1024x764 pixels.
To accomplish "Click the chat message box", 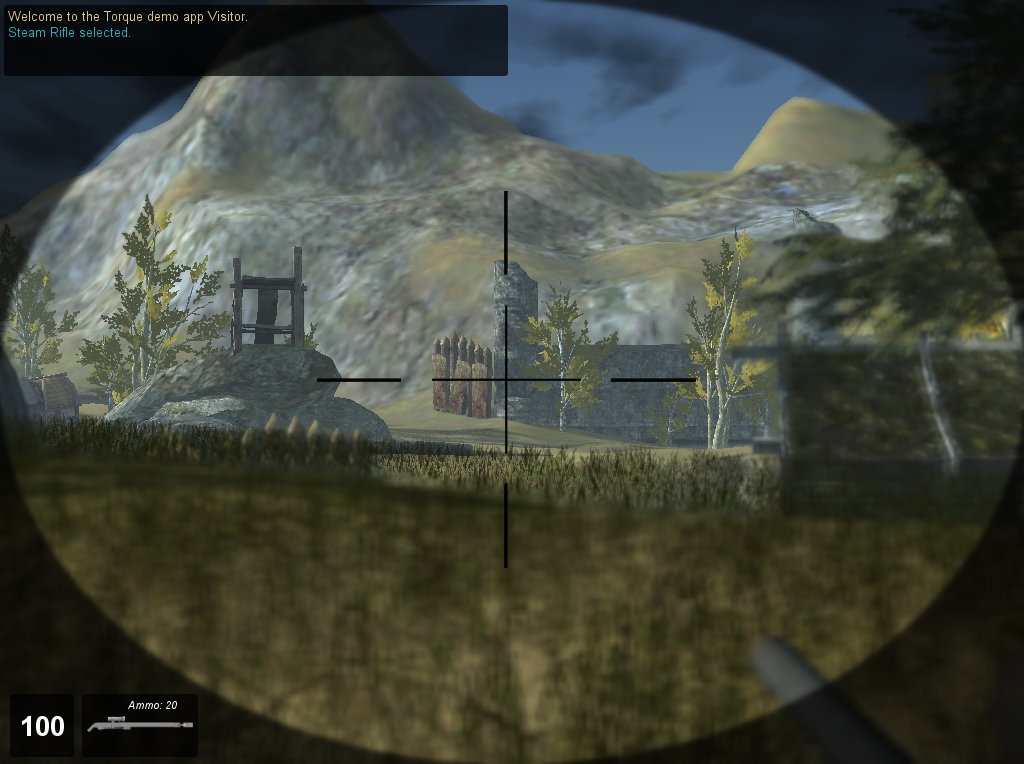I will tap(255, 40).
